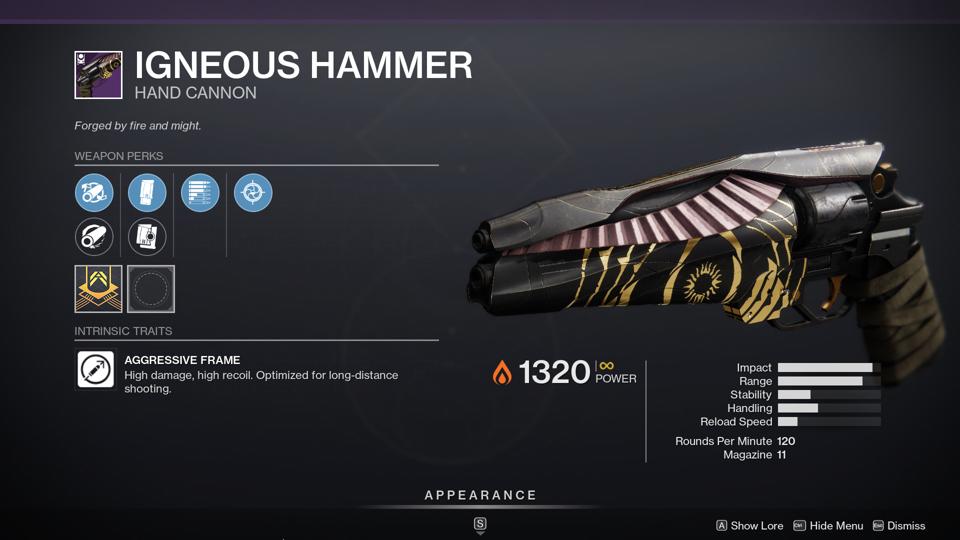Inspect the stat bars trait perk
The image size is (960, 540).
click(x=200, y=193)
